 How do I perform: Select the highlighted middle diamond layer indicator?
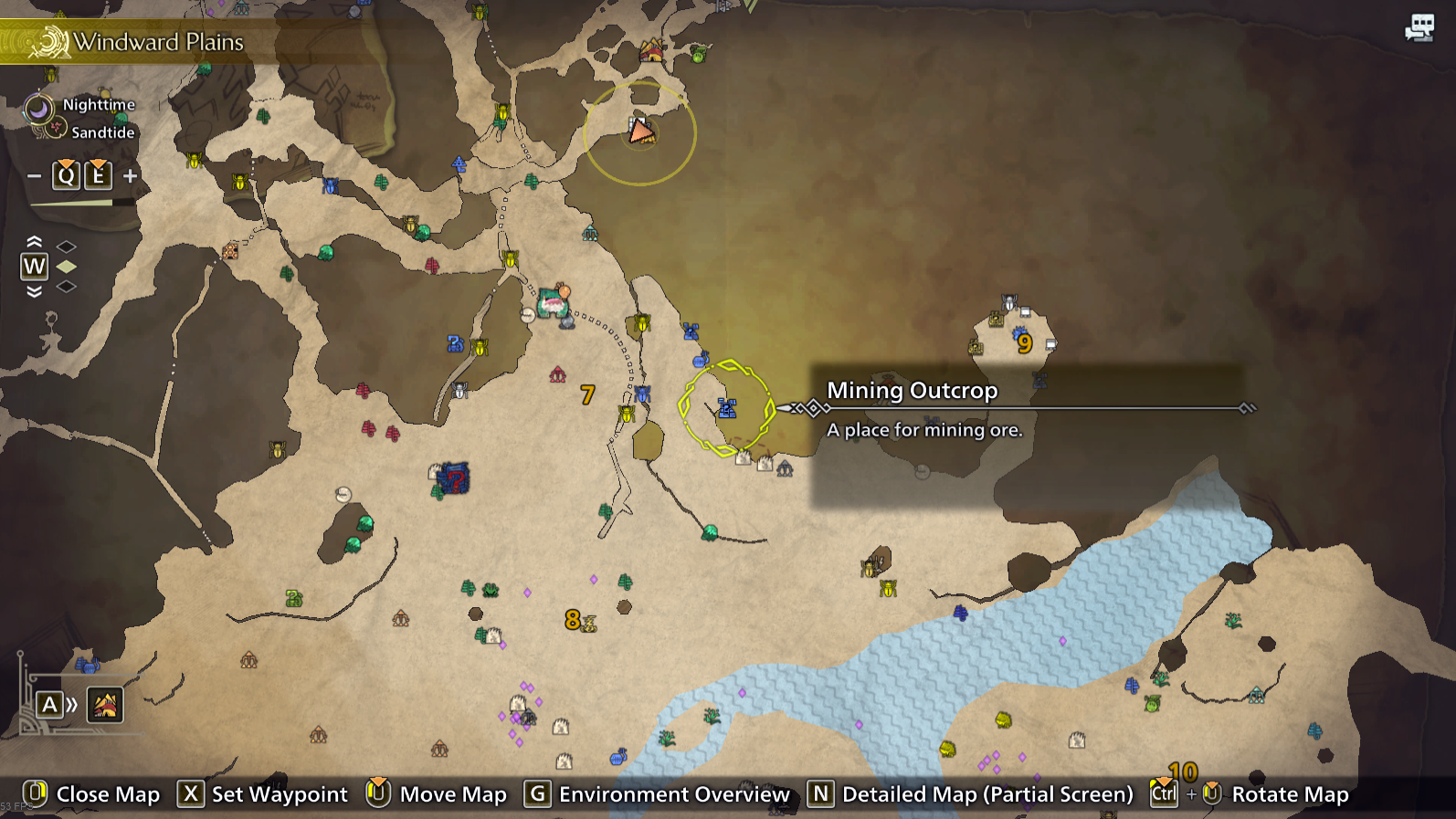click(x=66, y=267)
